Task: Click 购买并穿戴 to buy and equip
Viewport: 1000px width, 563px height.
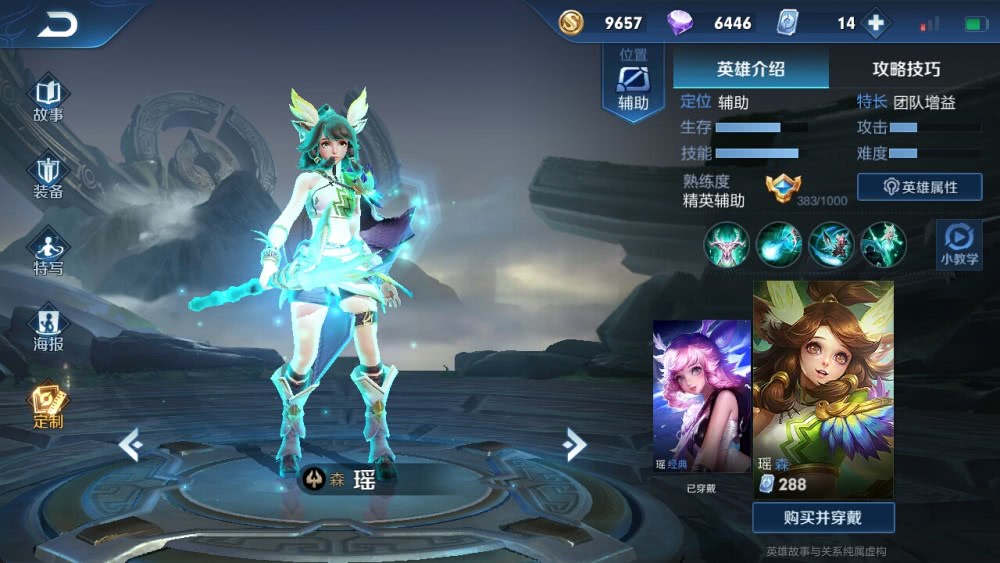Action: coord(823,518)
